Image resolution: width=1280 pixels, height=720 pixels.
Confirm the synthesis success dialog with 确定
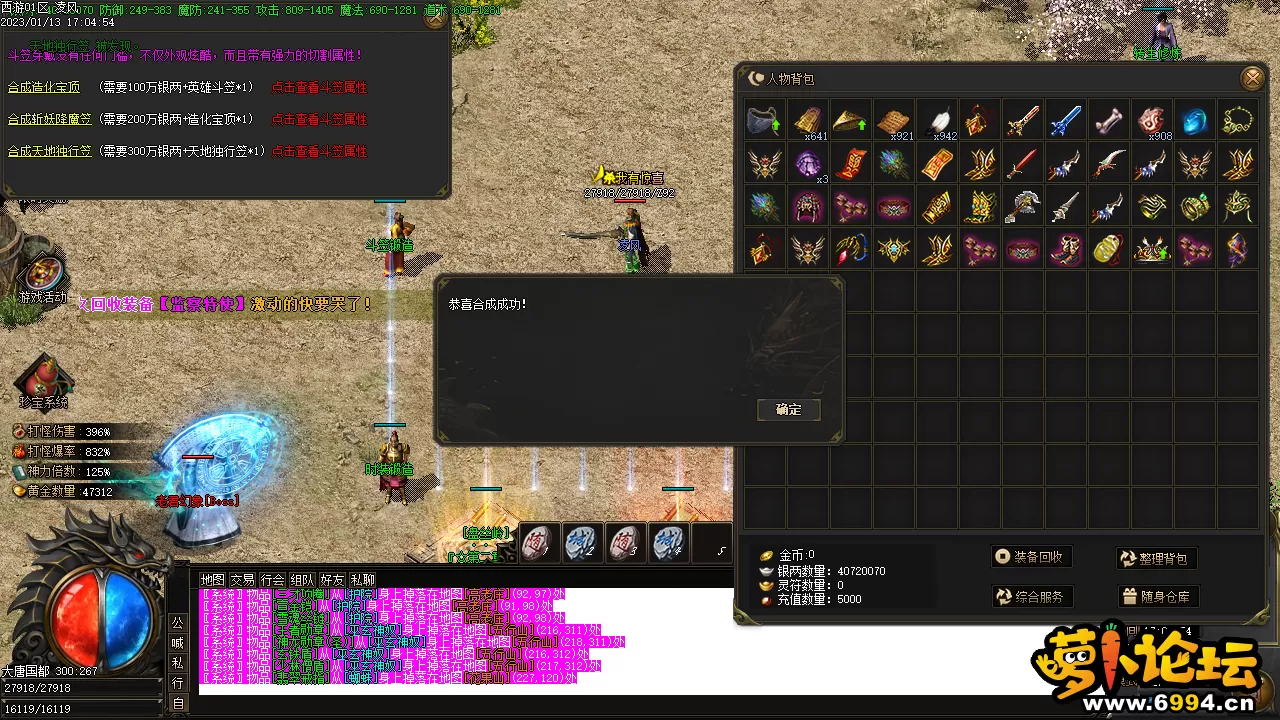(788, 410)
